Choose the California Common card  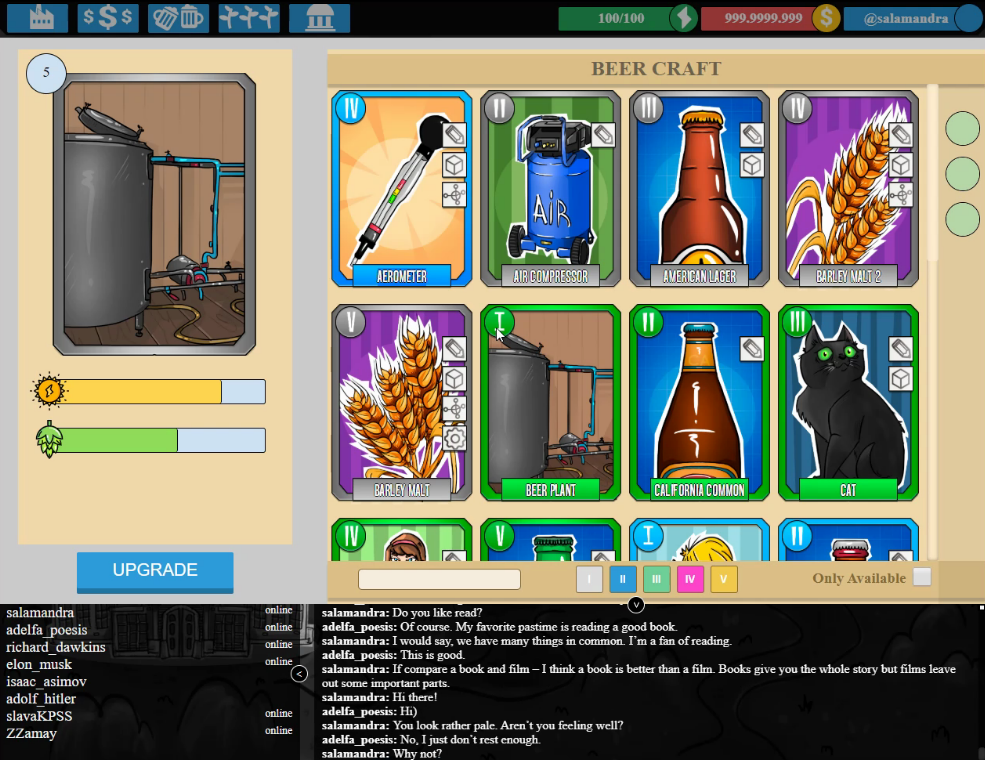(x=699, y=403)
